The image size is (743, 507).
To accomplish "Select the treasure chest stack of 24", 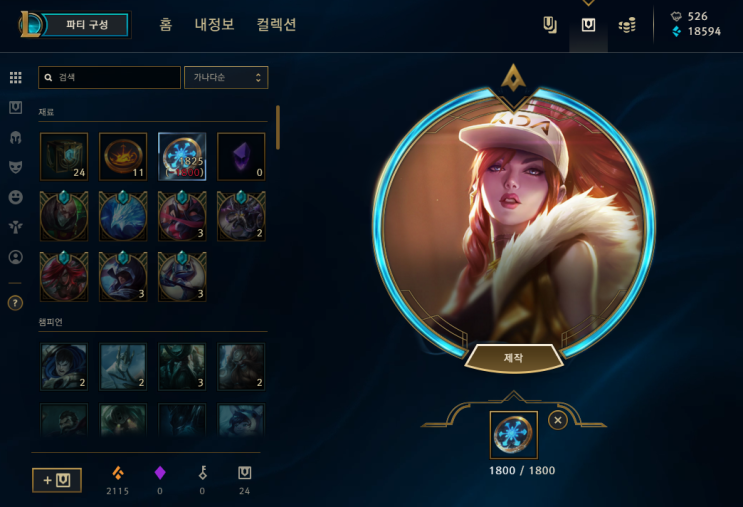I will pyautogui.click(x=64, y=157).
